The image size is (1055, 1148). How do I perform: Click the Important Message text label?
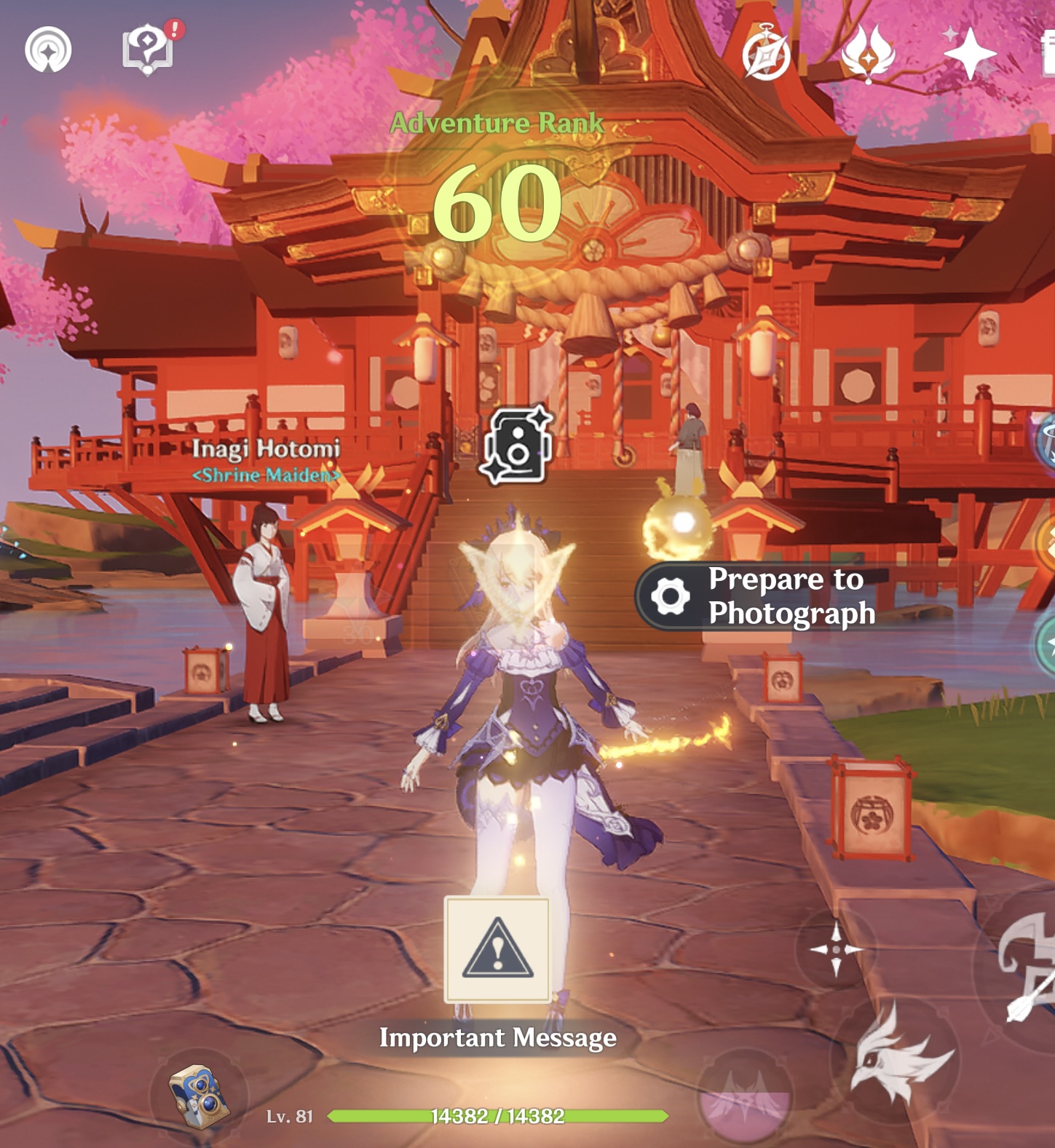pos(497,1036)
